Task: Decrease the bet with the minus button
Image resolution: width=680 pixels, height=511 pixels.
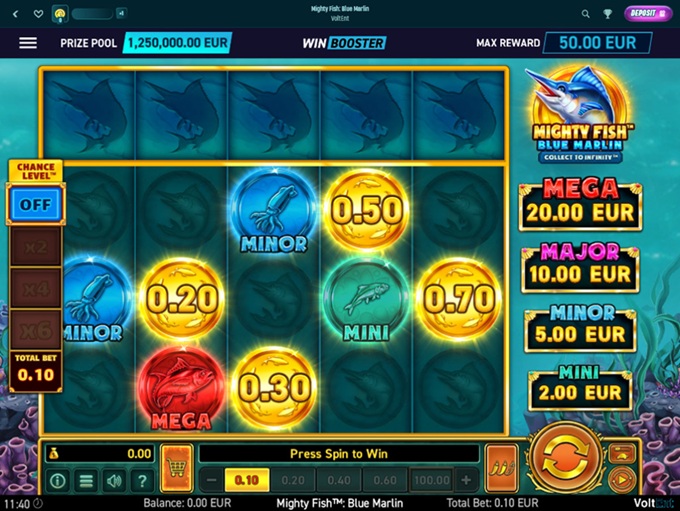Action: pos(212,481)
